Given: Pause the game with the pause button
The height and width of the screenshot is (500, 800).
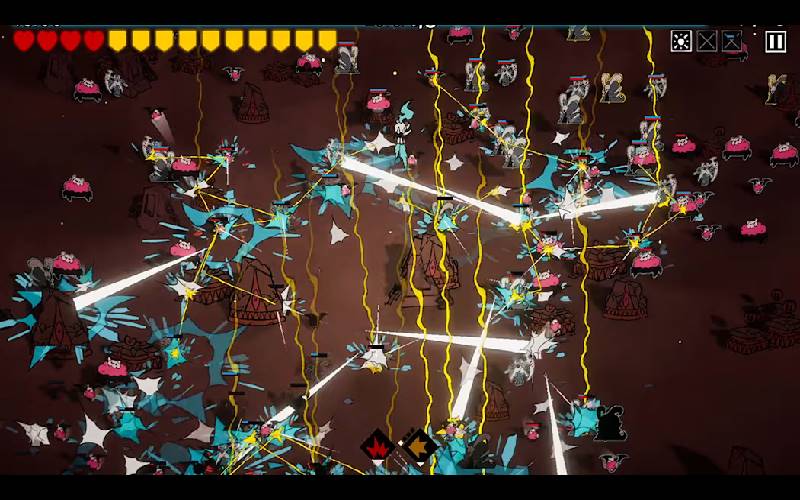Looking at the screenshot, I should (x=775, y=41).
